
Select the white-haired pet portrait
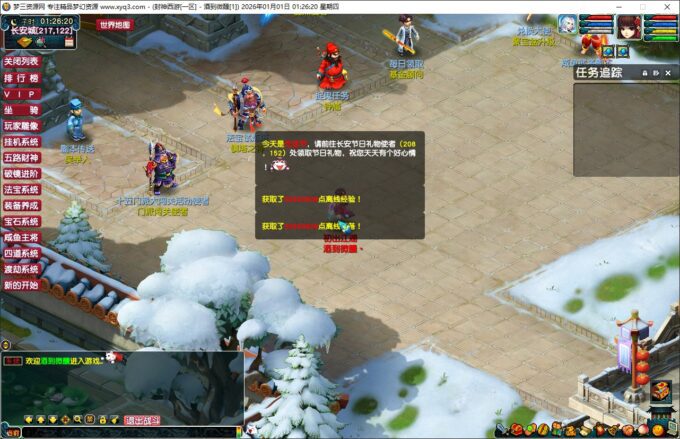pos(568,24)
